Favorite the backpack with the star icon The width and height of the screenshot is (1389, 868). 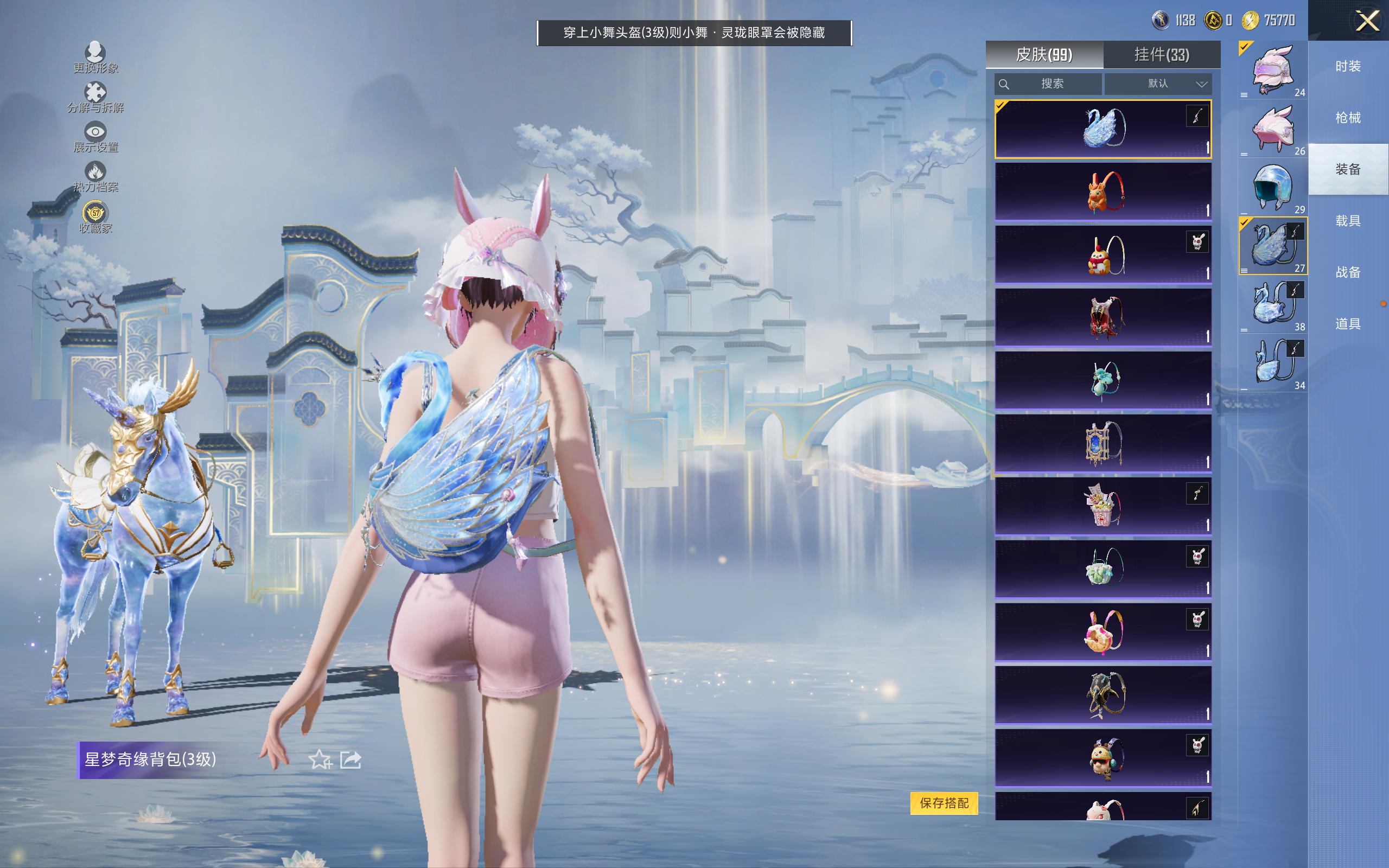[x=320, y=759]
